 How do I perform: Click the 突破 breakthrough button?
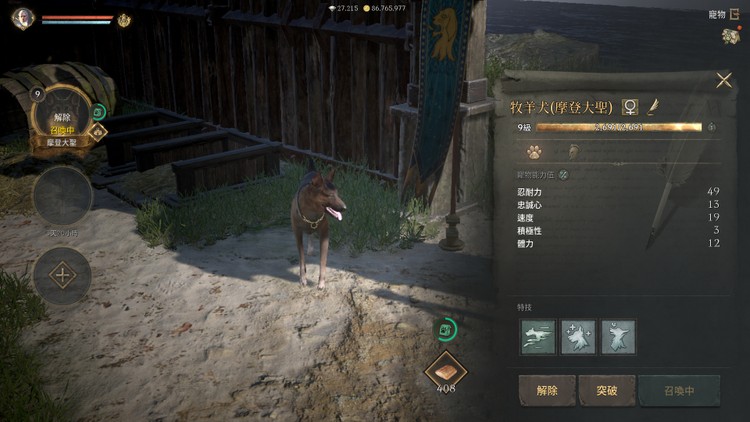click(x=607, y=390)
